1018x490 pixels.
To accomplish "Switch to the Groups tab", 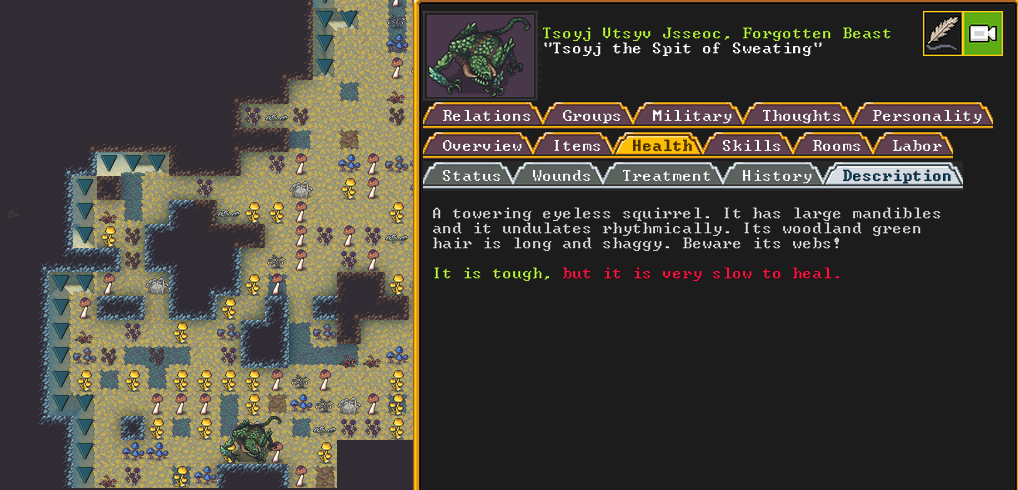I will (591, 116).
